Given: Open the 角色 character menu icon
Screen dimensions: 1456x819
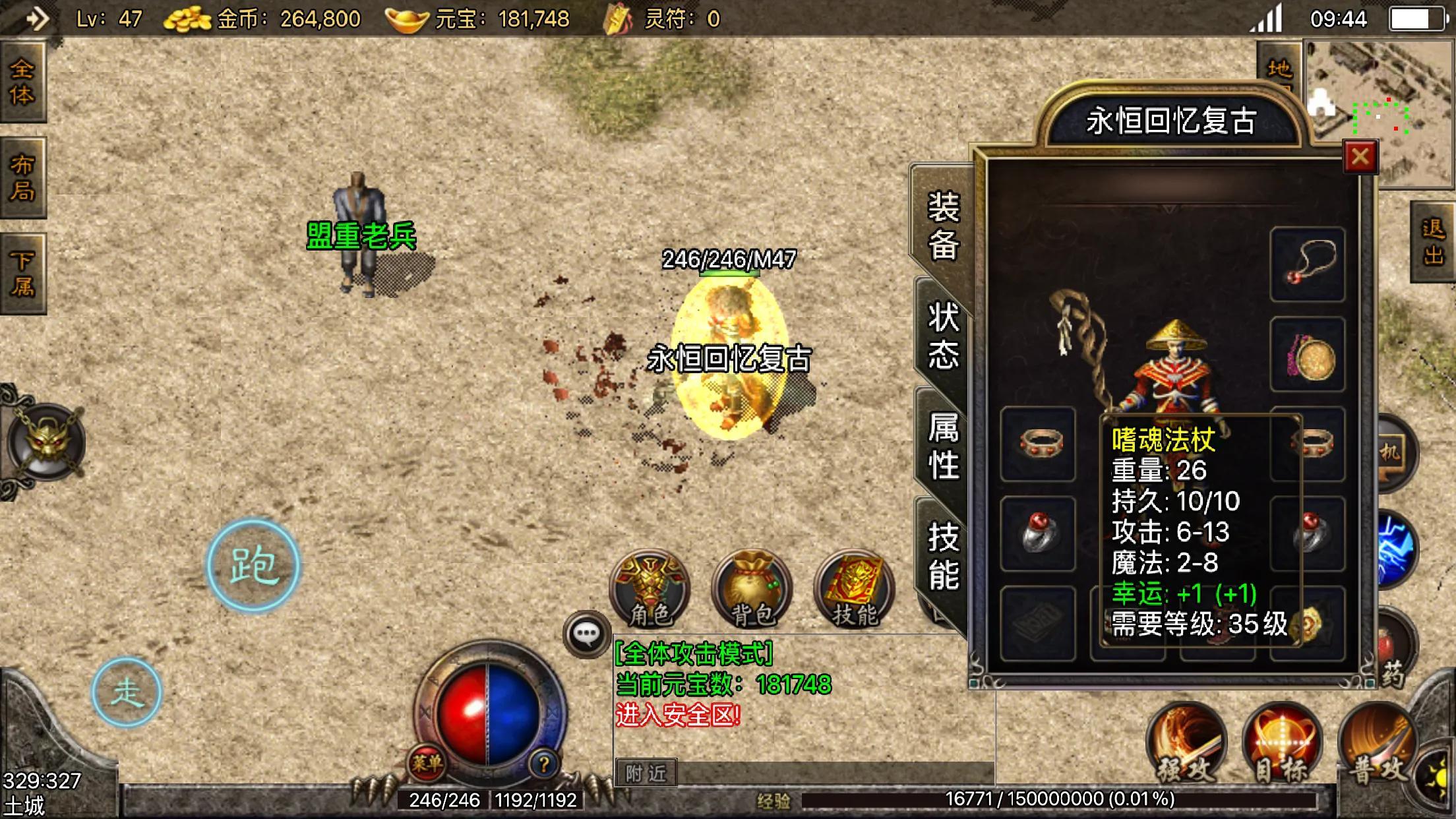Looking at the screenshot, I should point(650,588).
